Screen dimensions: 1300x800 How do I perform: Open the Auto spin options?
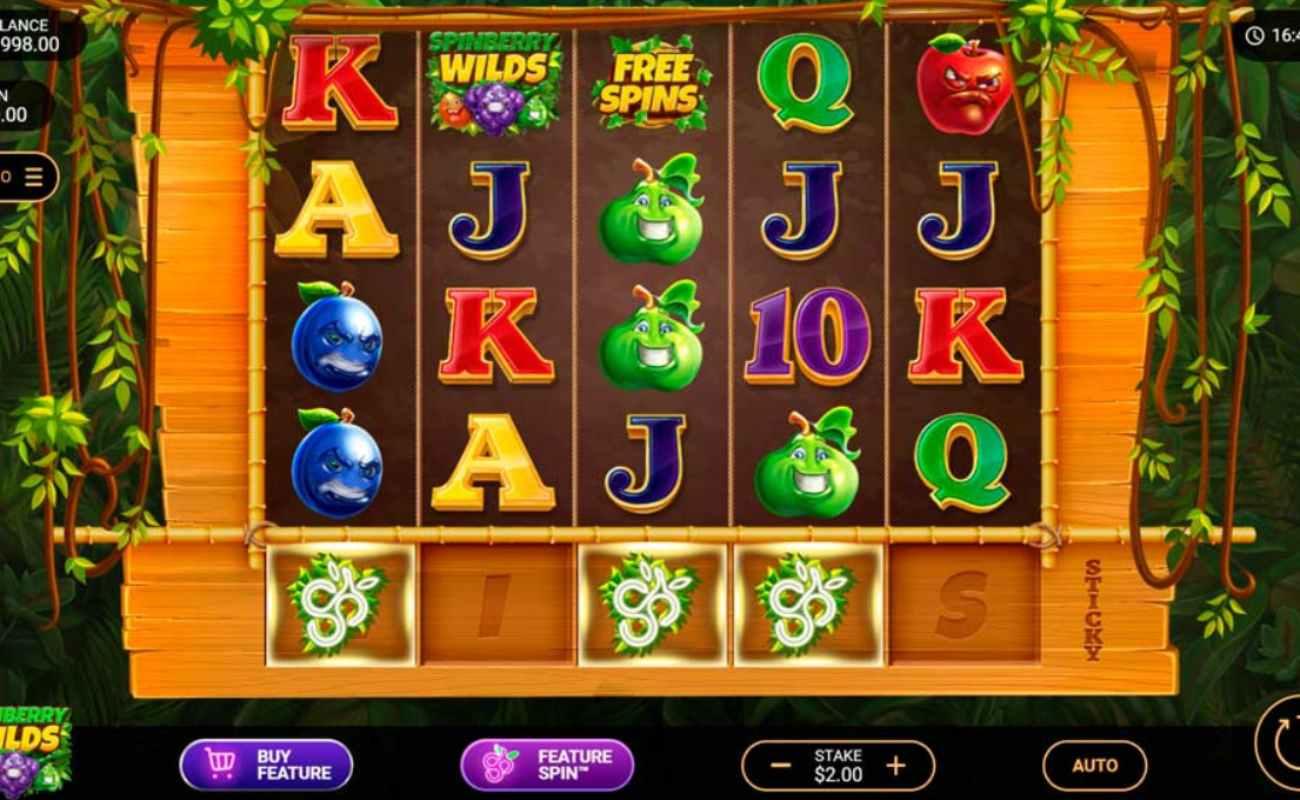[x=1094, y=766]
